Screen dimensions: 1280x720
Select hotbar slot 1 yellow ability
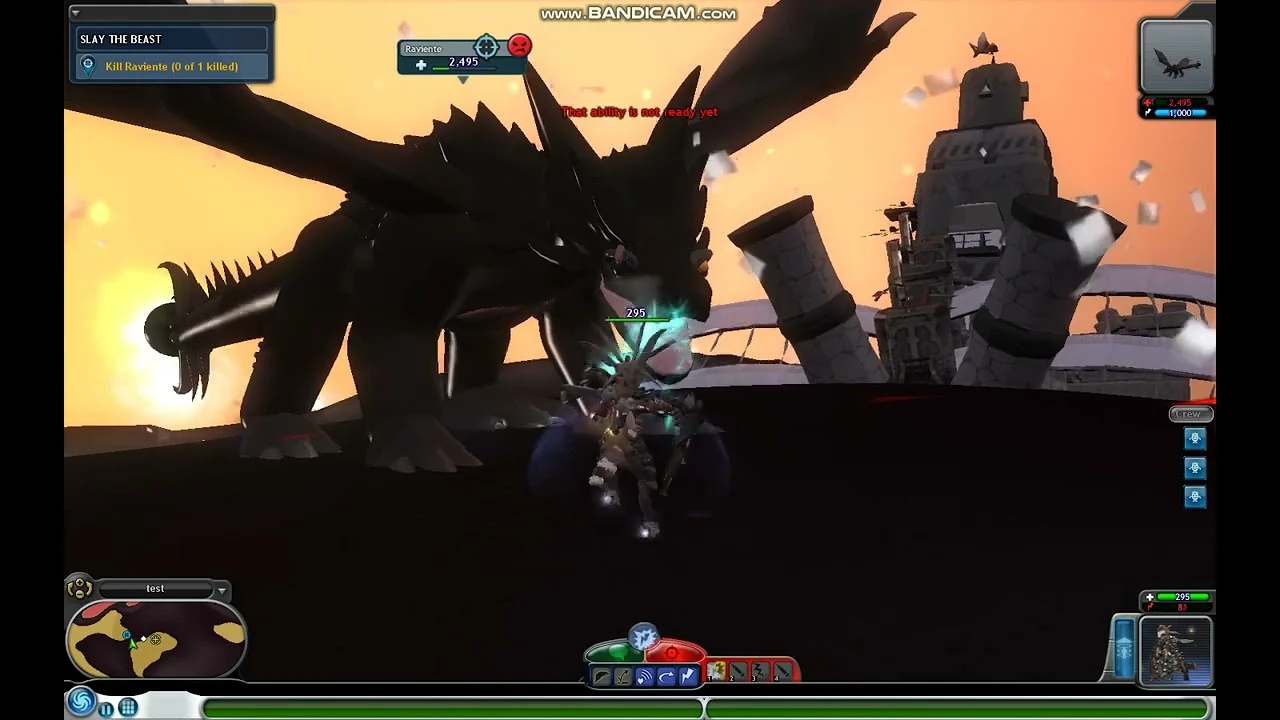point(717,672)
